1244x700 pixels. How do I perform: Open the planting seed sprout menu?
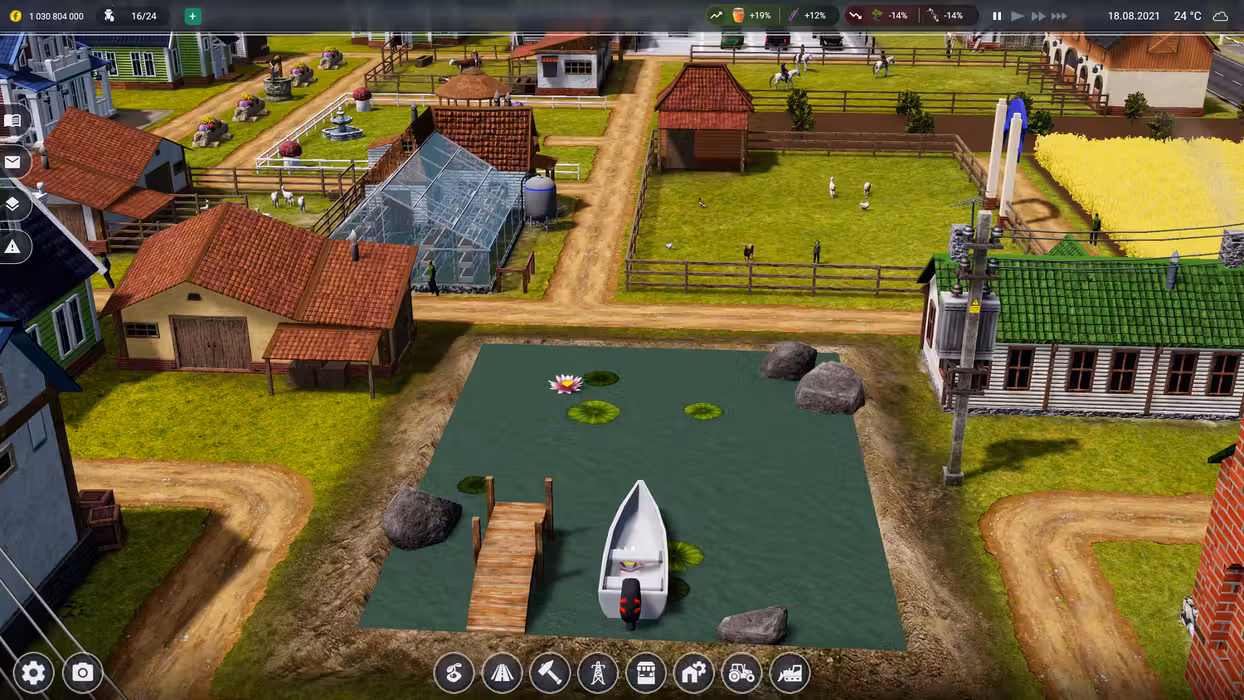click(x=454, y=673)
